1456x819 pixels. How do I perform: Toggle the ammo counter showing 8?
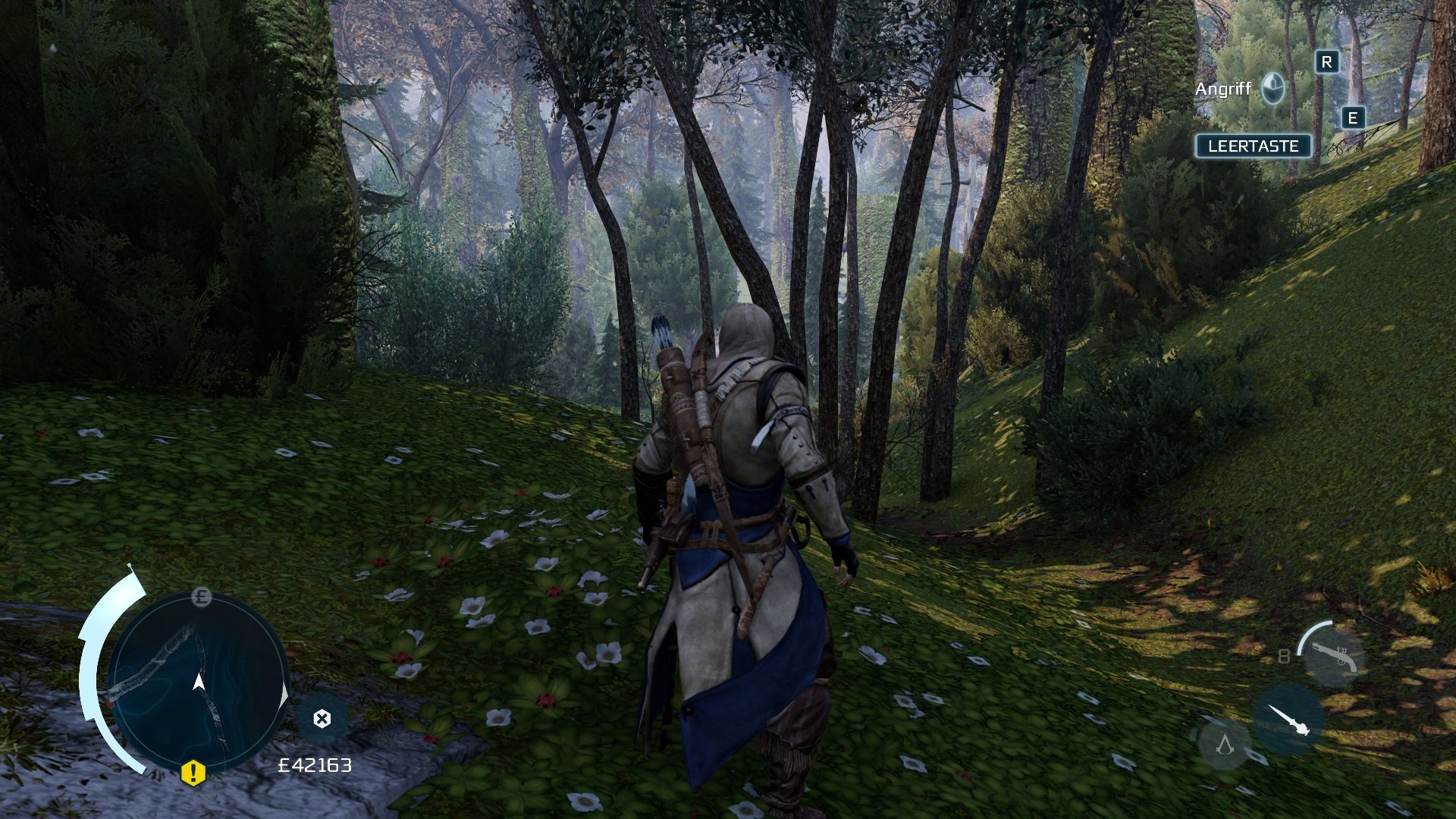pos(1285,656)
